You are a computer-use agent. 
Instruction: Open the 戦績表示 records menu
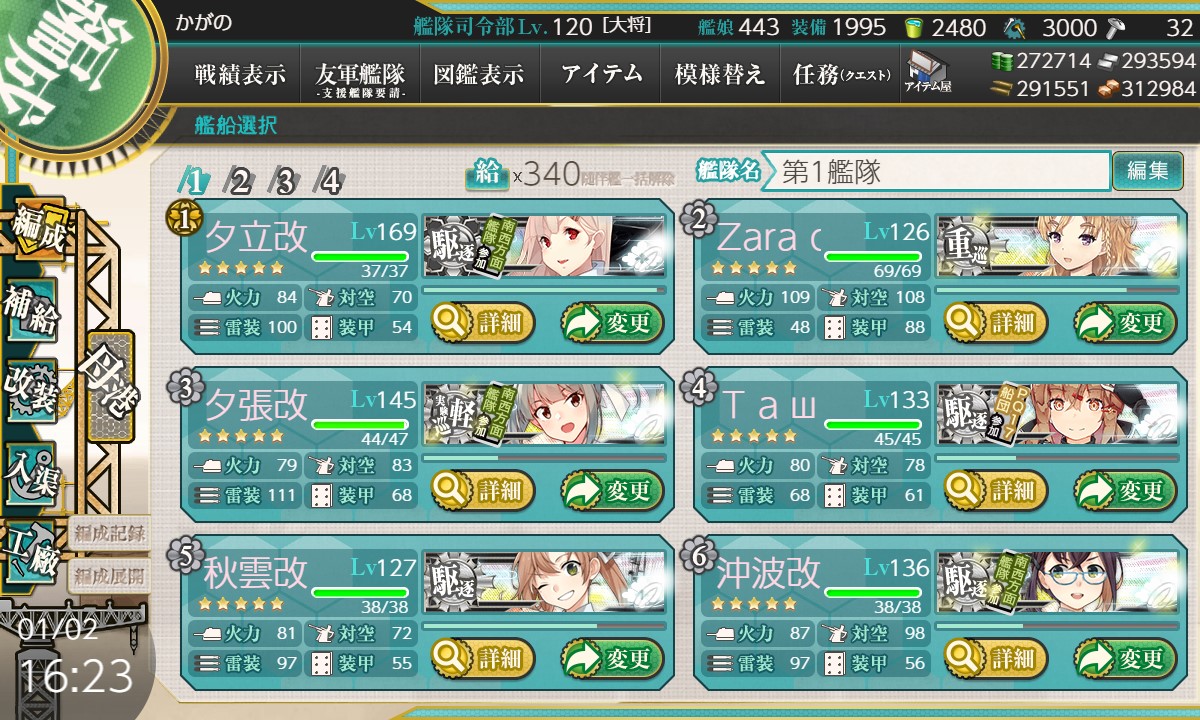point(240,74)
